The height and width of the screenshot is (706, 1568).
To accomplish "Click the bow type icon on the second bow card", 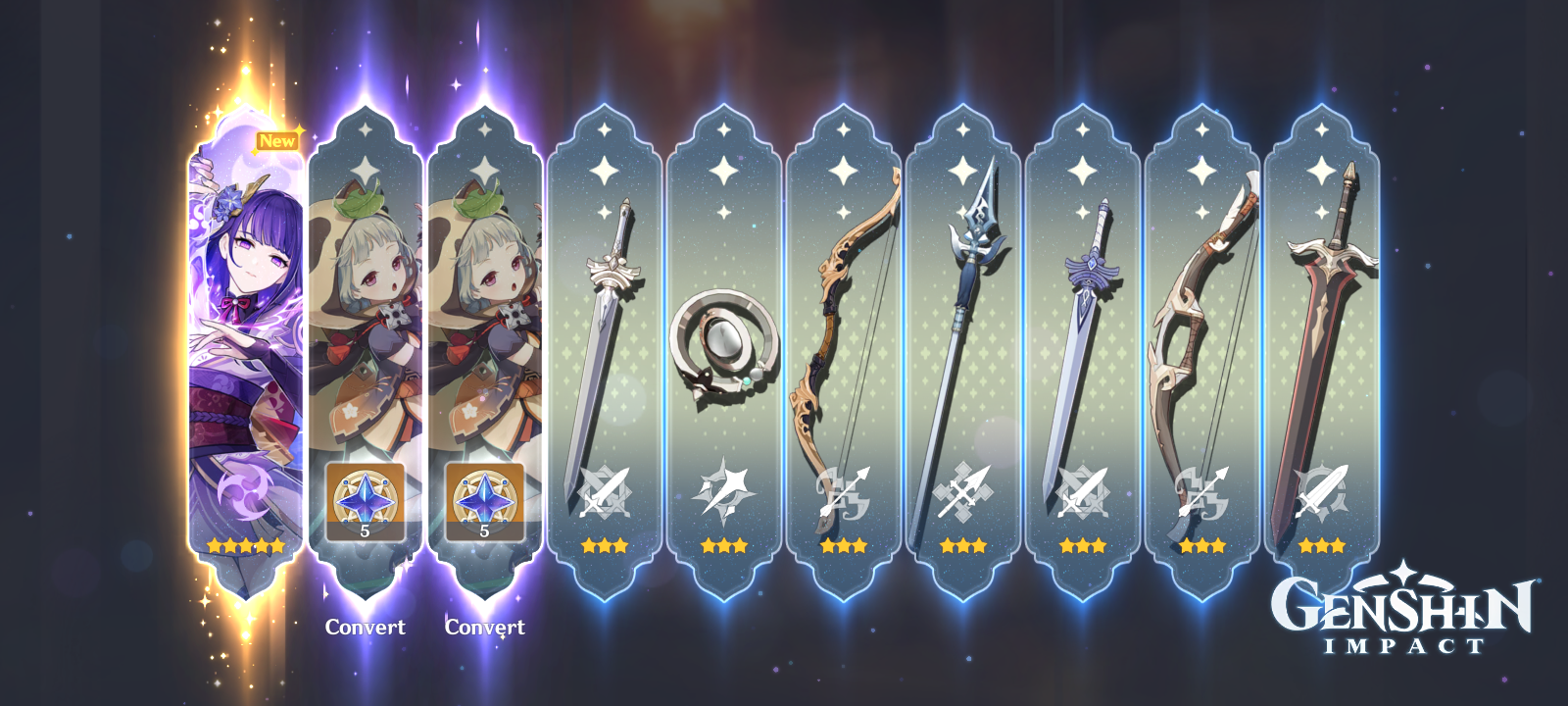I will tap(1205, 488).
